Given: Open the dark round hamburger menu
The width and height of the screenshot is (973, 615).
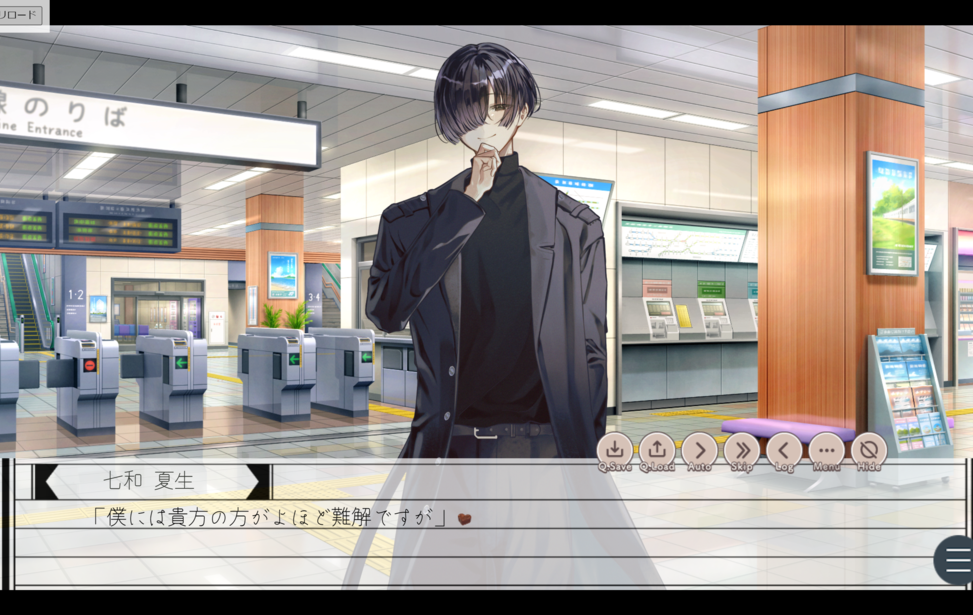Looking at the screenshot, I should [x=956, y=560].
